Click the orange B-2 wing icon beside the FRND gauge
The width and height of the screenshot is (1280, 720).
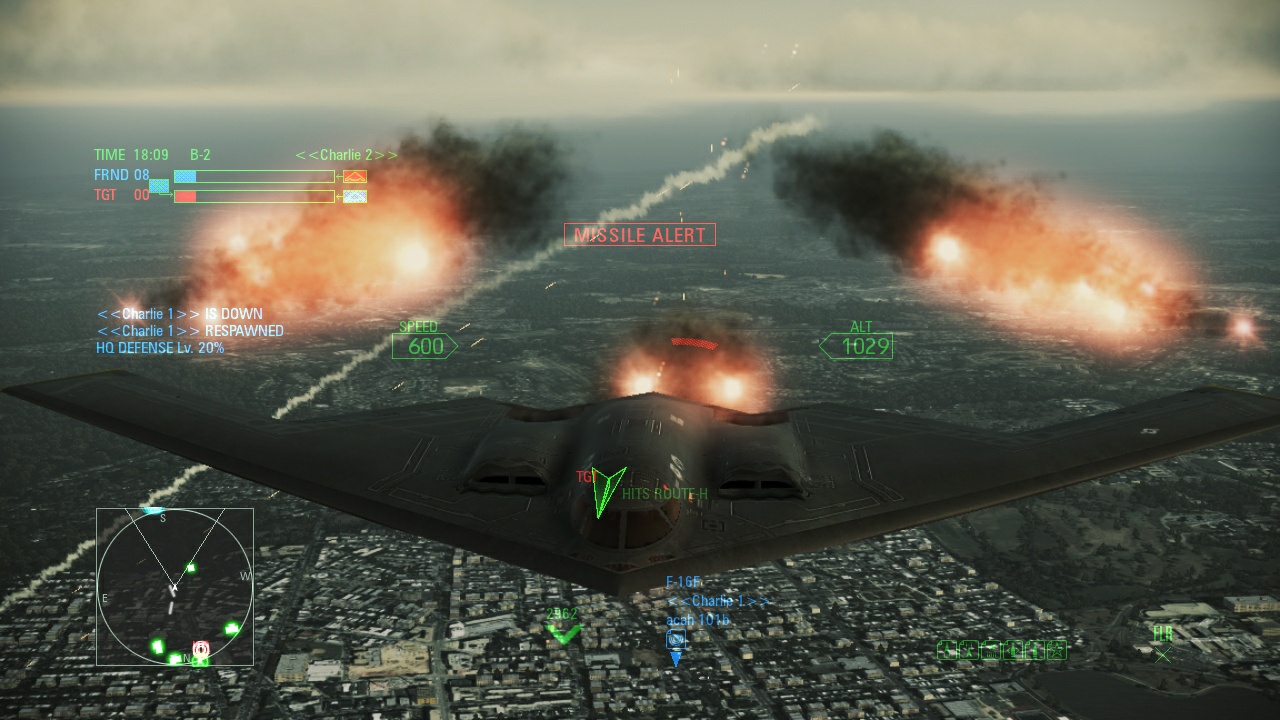[x=355, y=176]
